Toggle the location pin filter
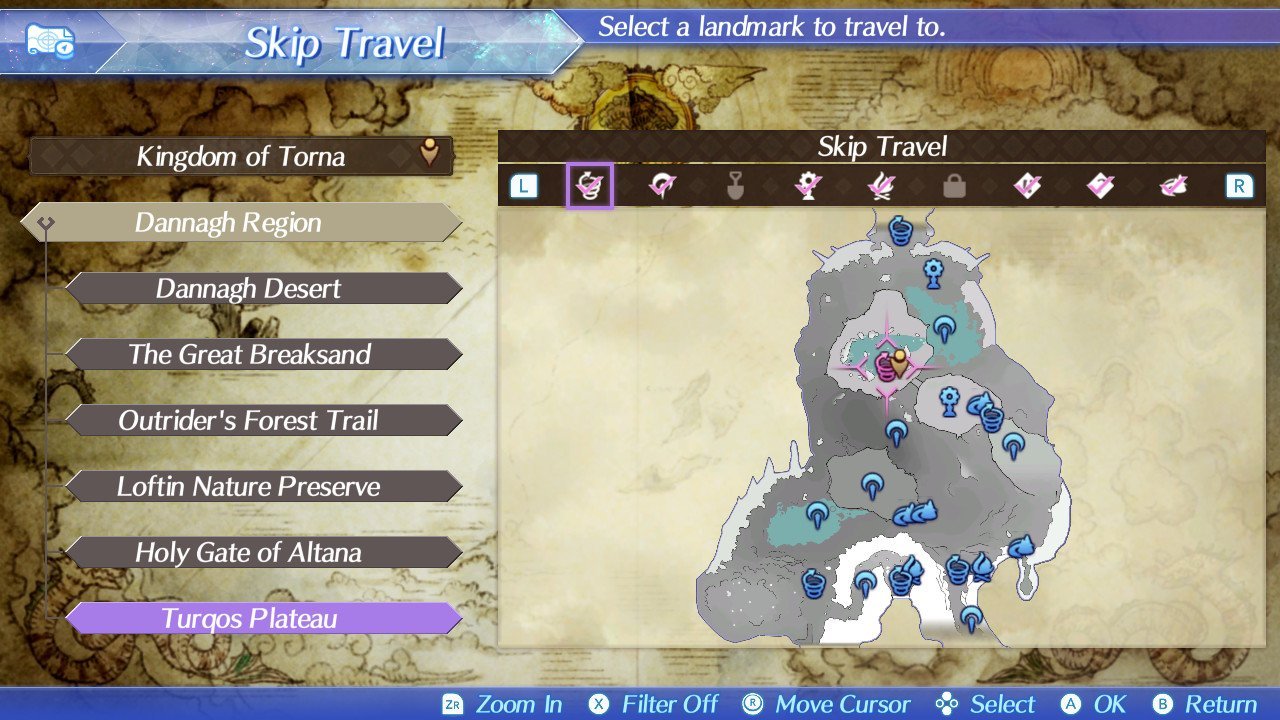The width and height of the screenshot is (1280, 720). point(661,186)
